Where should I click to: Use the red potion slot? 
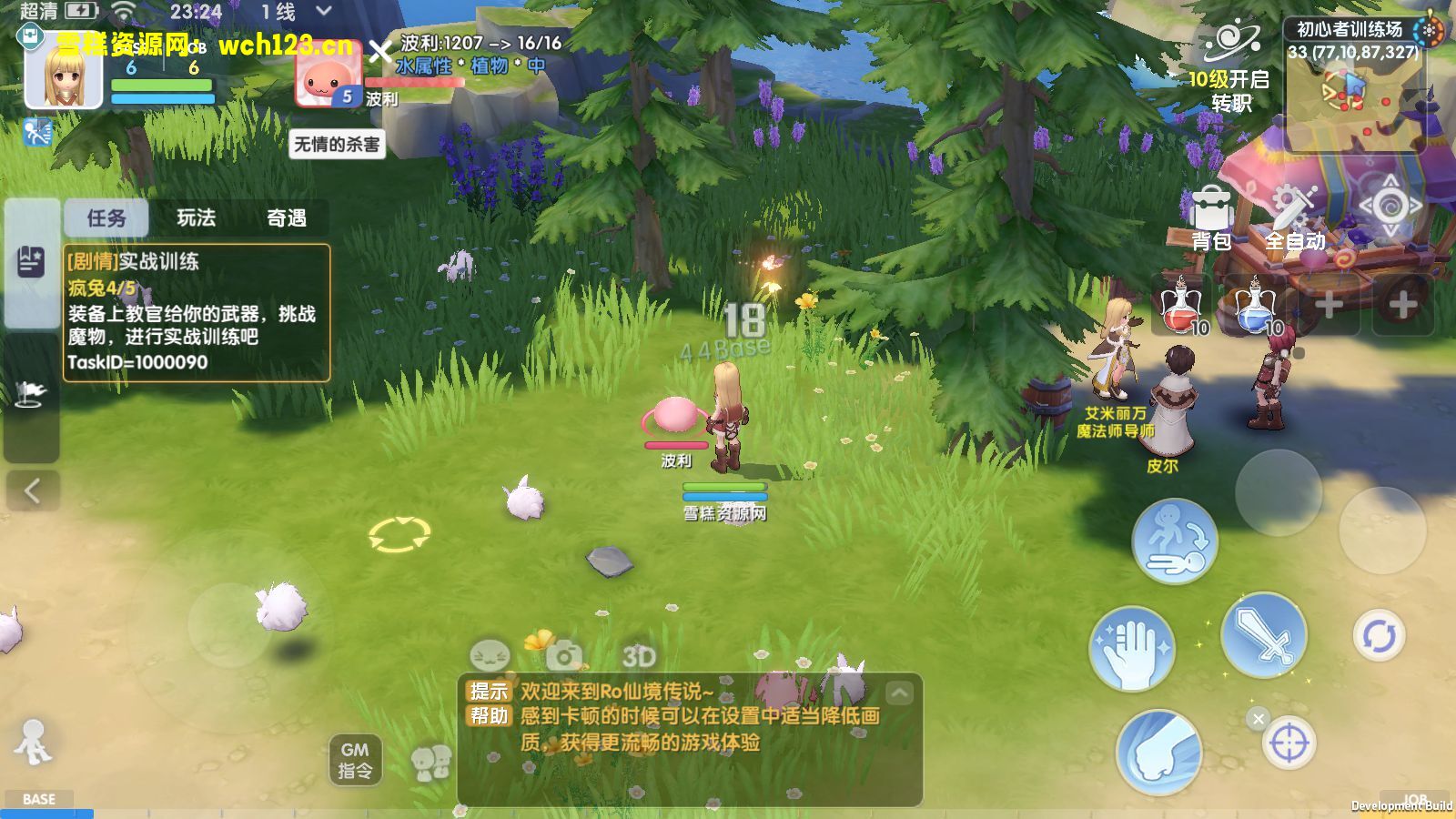click(x=1181, y=307)
